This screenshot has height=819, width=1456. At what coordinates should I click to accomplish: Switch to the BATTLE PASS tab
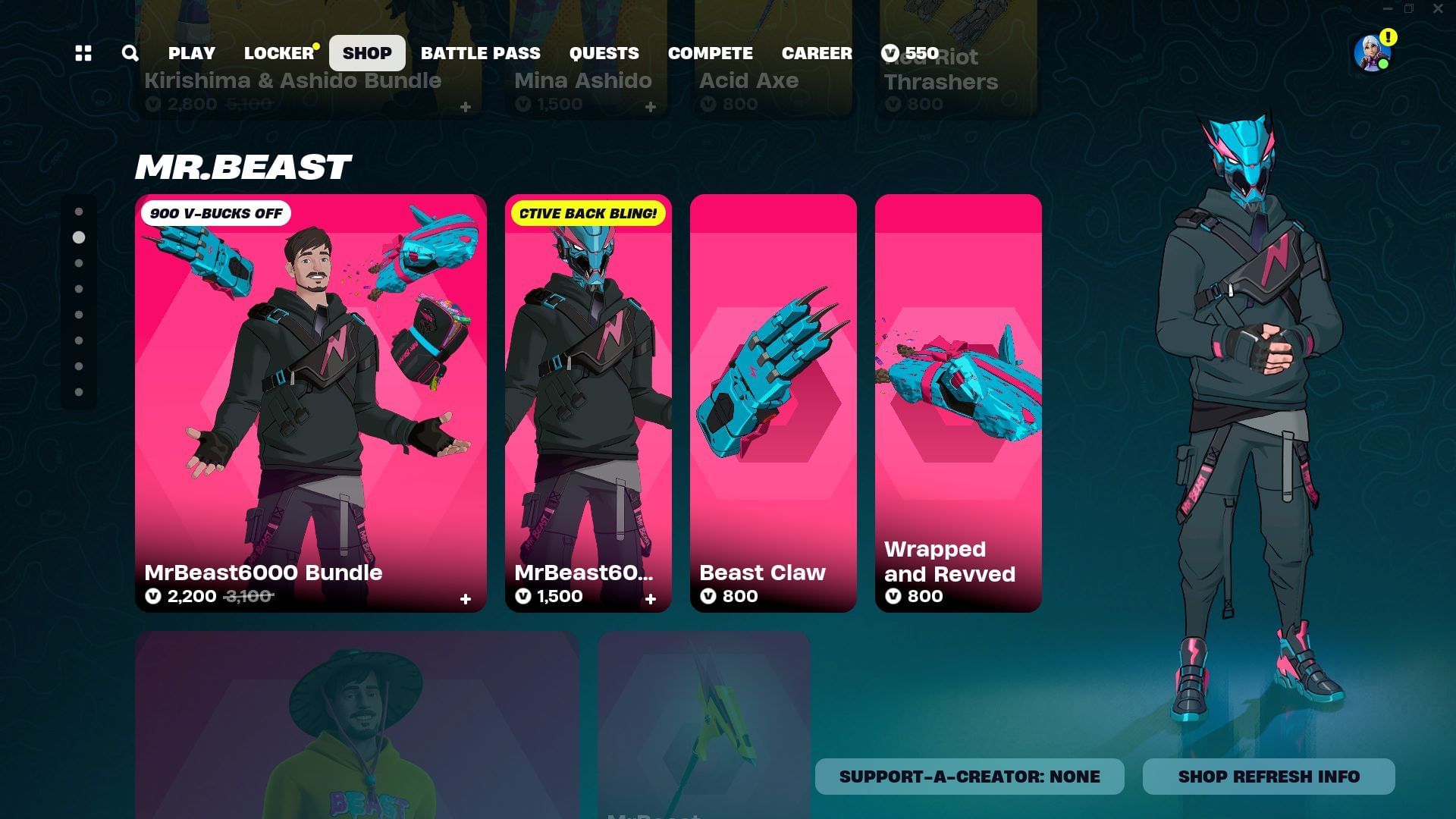tap(481, 53)
